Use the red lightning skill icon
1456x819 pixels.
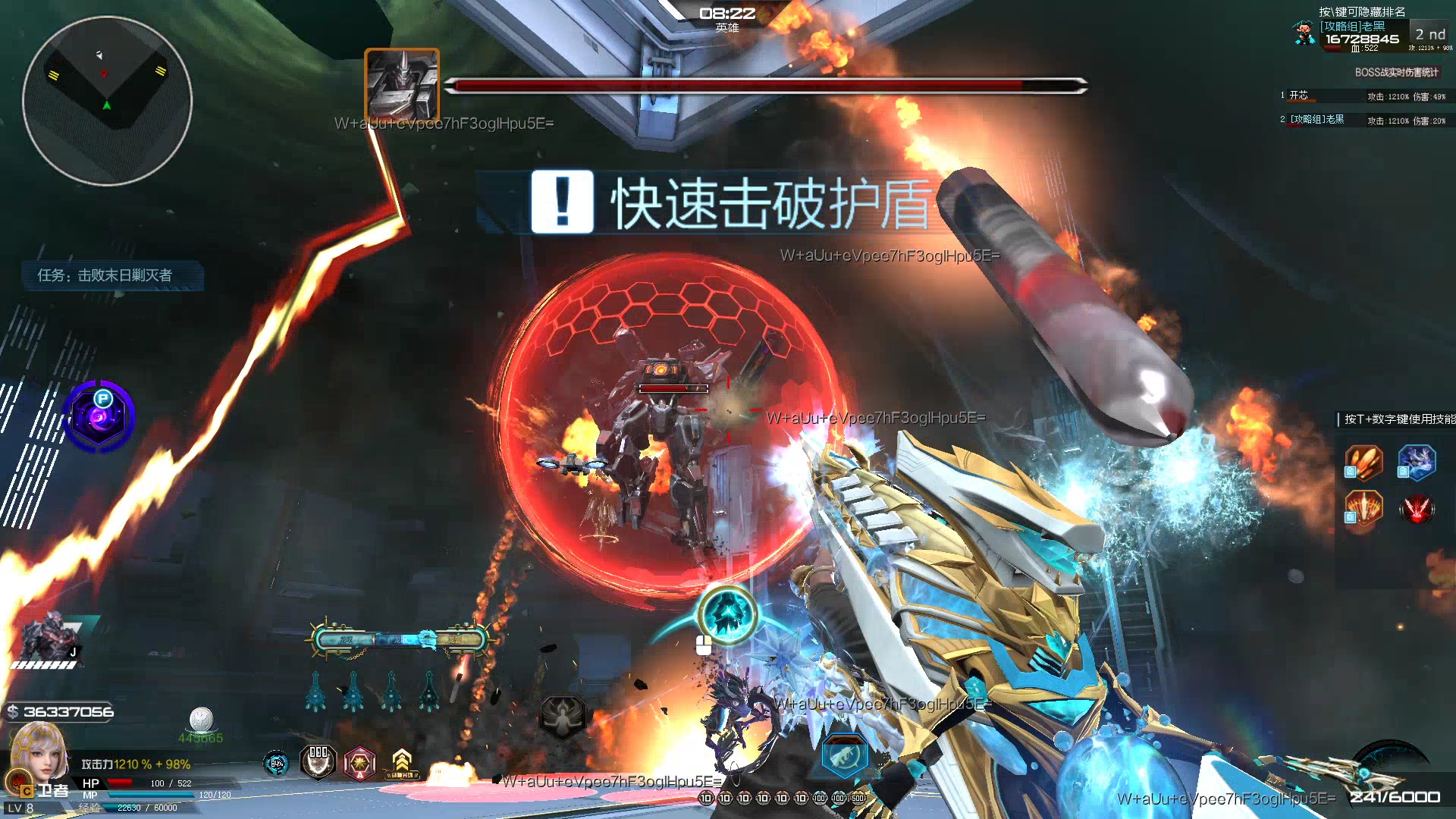click(x=1417, y=508)
